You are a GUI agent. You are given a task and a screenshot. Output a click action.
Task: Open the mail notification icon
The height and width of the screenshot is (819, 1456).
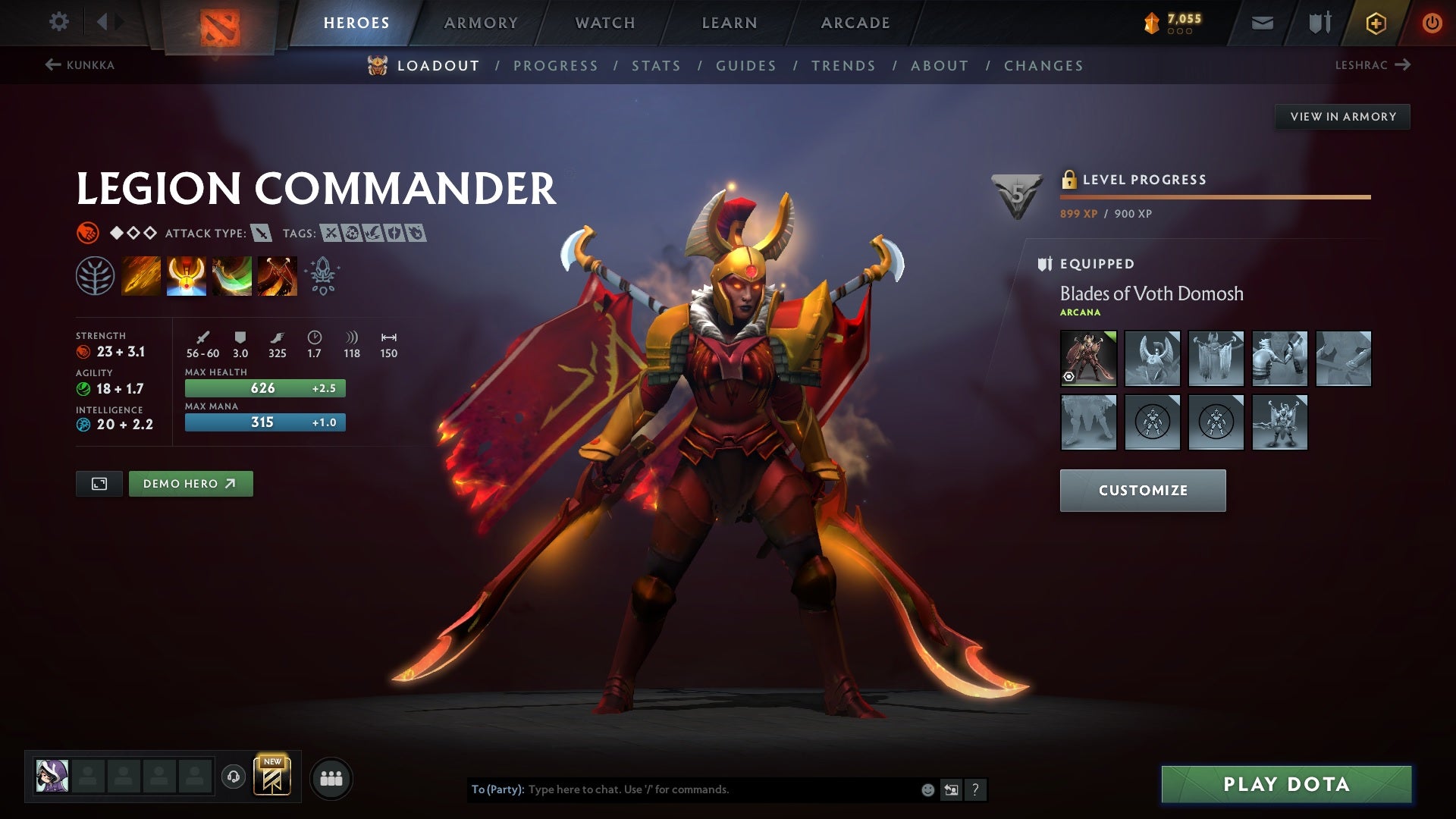tap(1262, 22)
